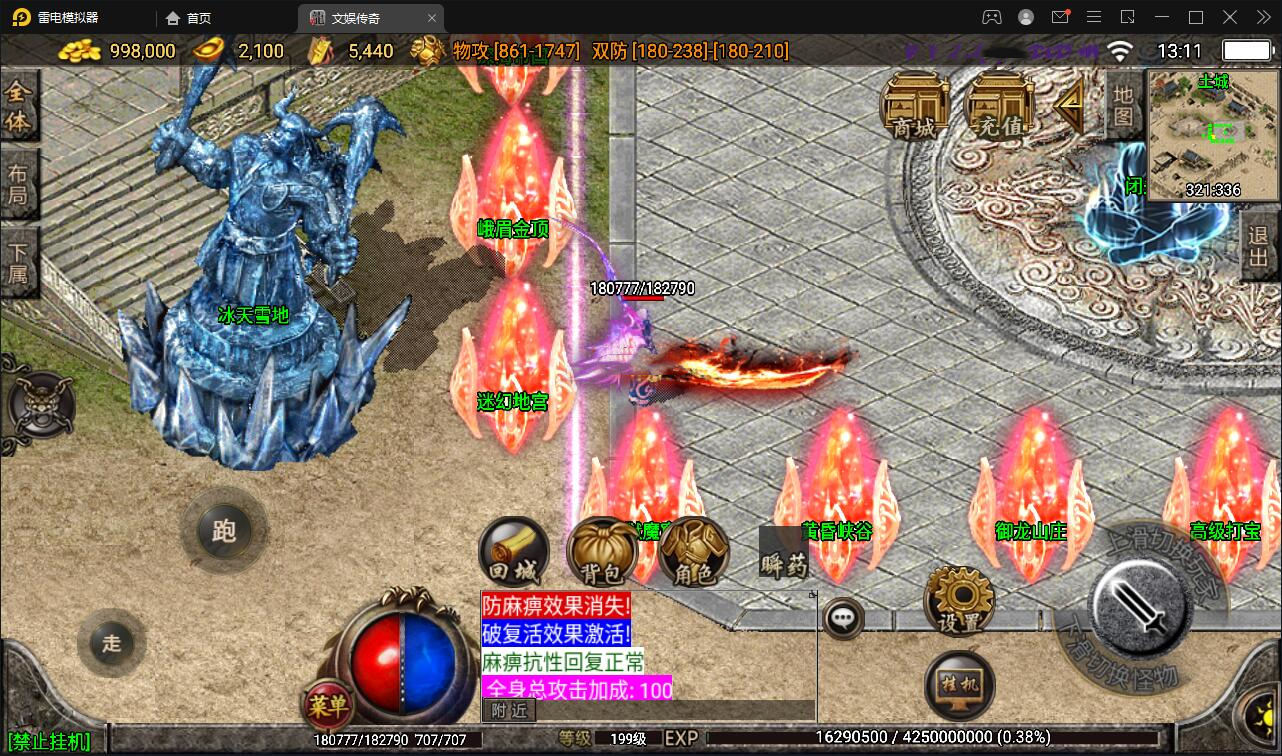Open the chat bubble panel

[843, 617]
